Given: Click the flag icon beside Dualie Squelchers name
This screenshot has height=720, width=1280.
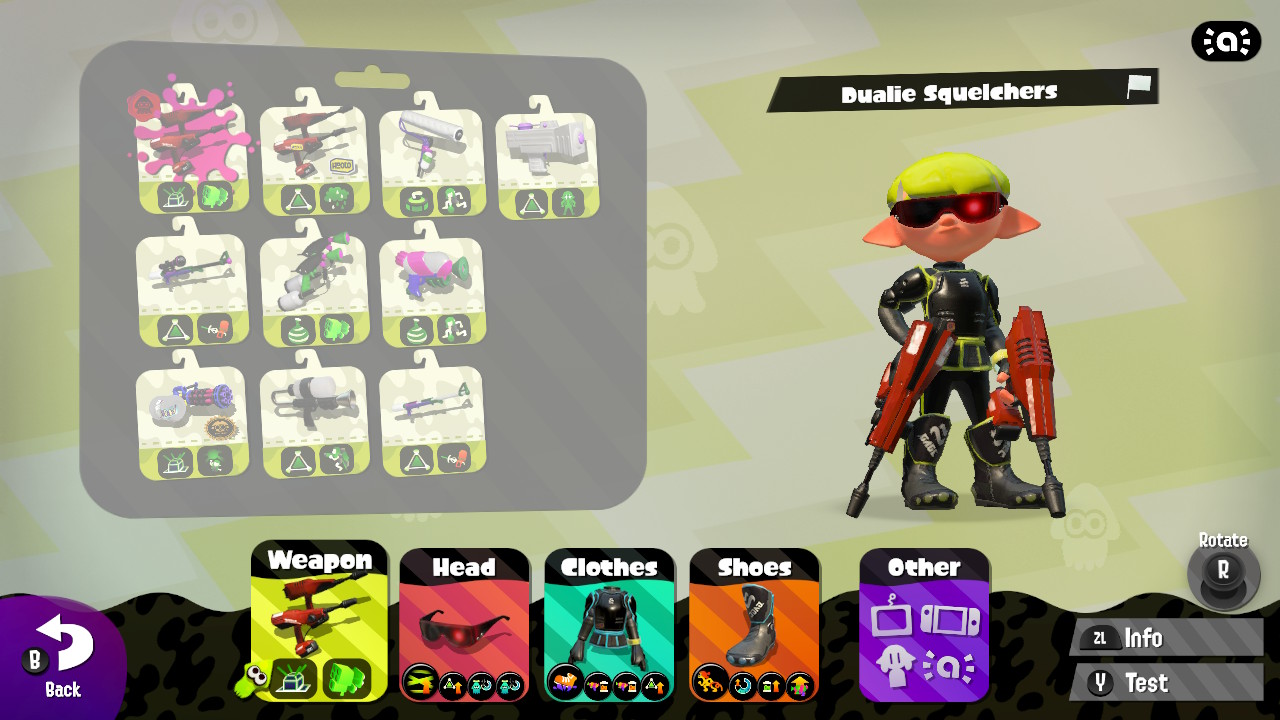Looking at the screenshot, I should tap(1137, 88).
